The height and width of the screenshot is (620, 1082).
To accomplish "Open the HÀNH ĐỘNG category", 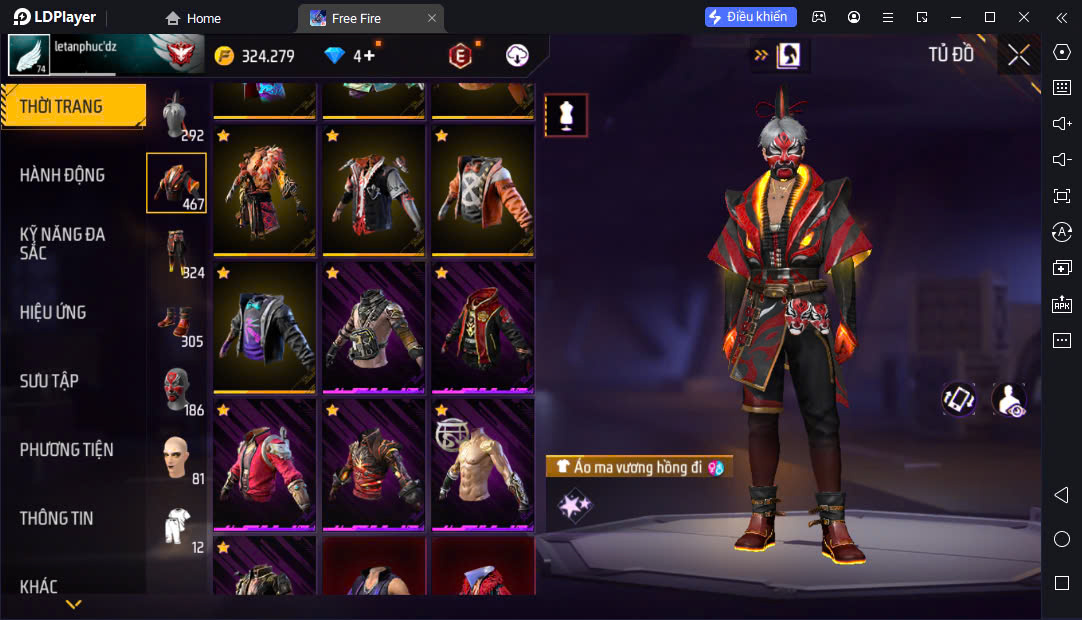I will 62,175.
